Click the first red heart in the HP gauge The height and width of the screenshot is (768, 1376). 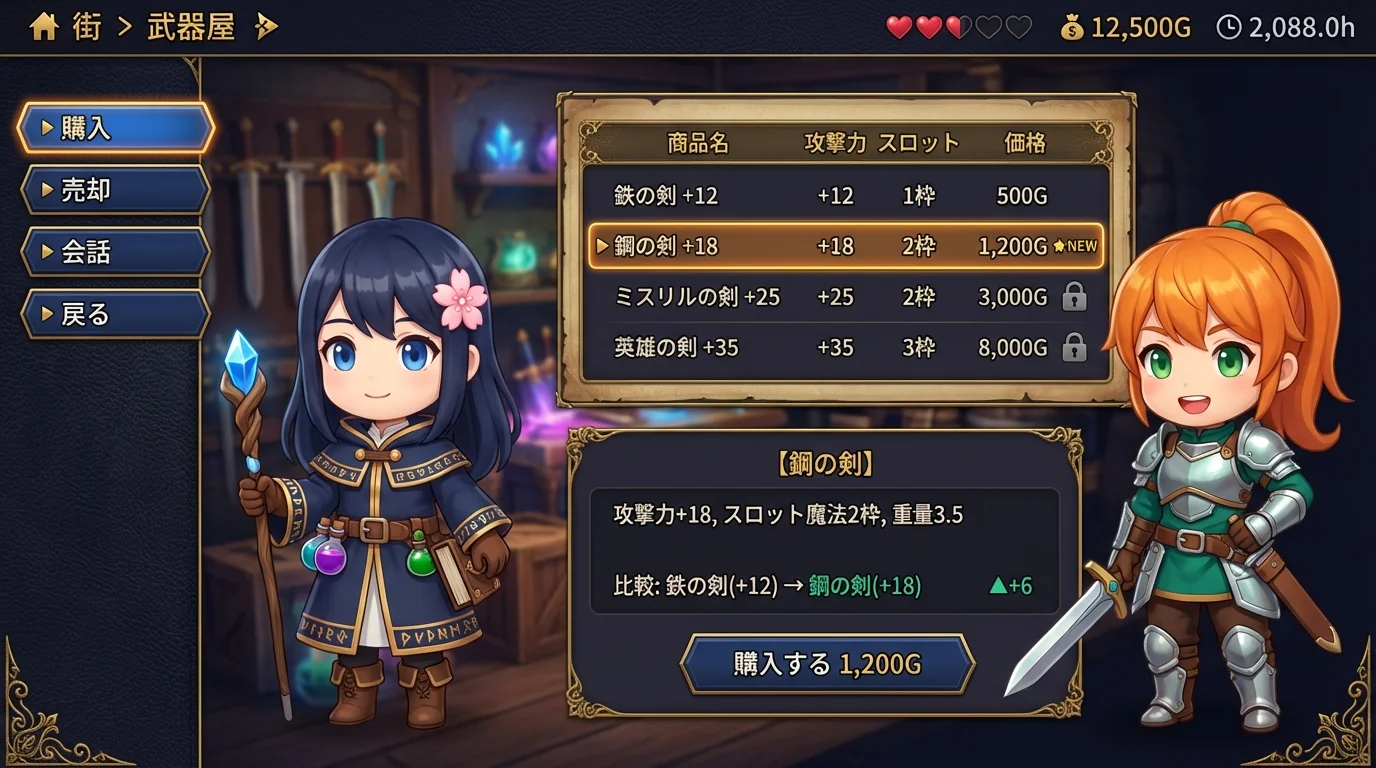point(898,27)
